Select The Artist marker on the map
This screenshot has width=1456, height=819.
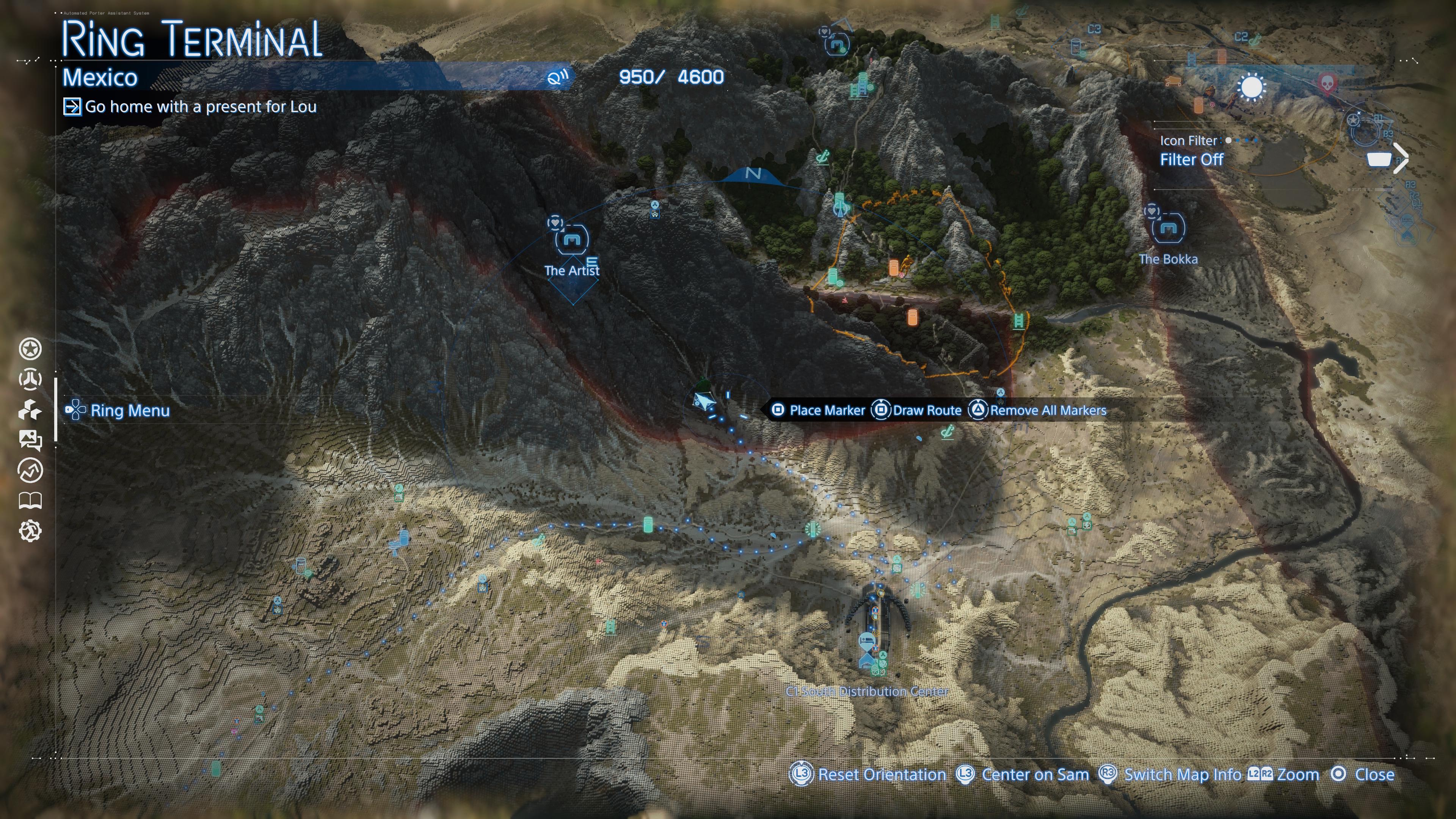[x=573, y=240]
